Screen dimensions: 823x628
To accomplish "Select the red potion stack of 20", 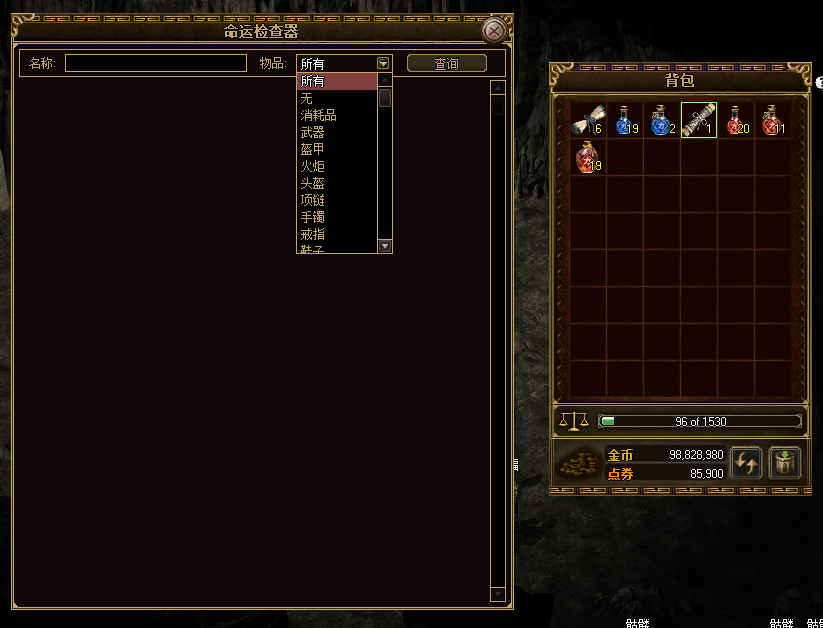I will click(735, 121).
